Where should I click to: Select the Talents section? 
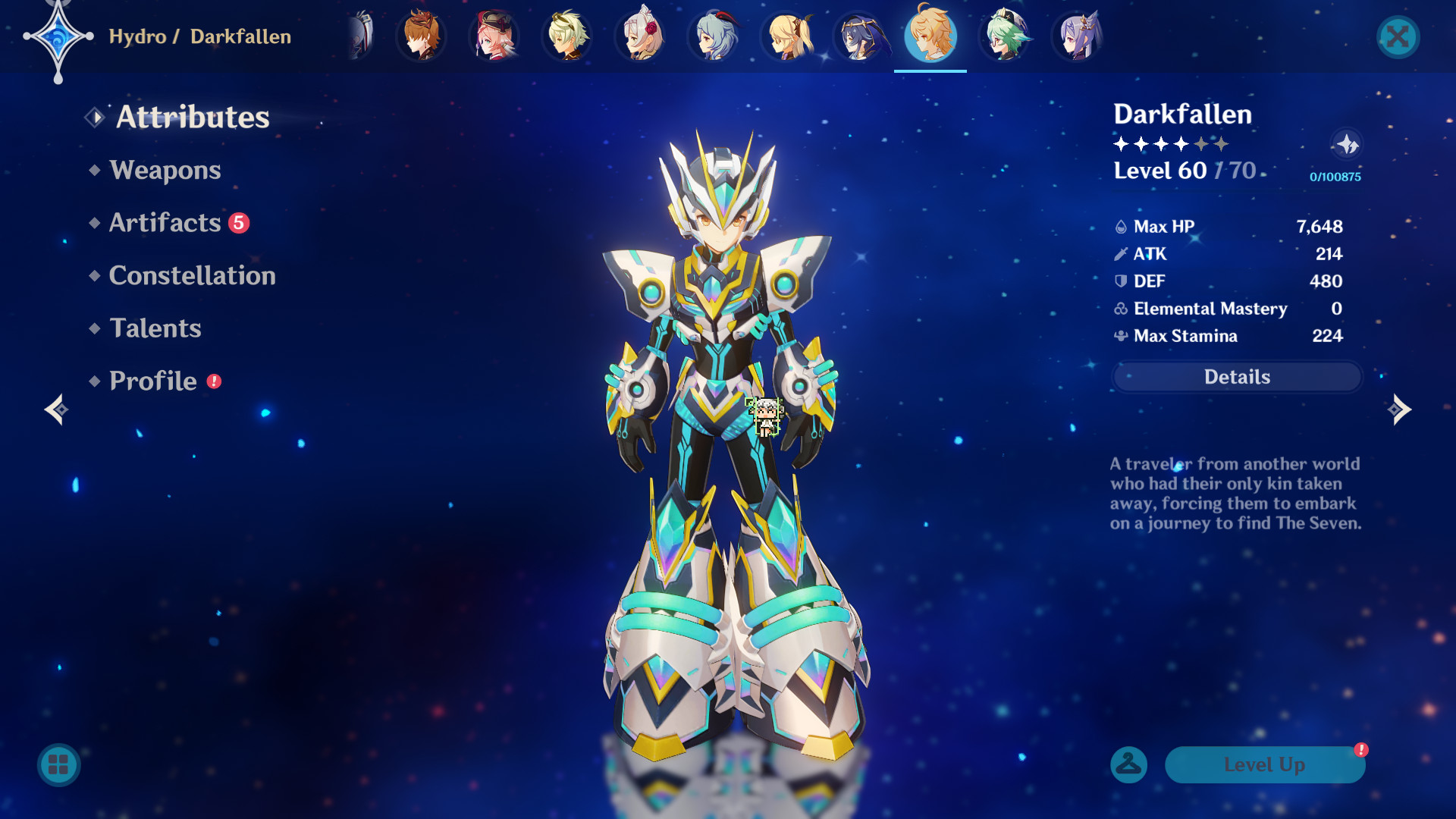[155, 328]
